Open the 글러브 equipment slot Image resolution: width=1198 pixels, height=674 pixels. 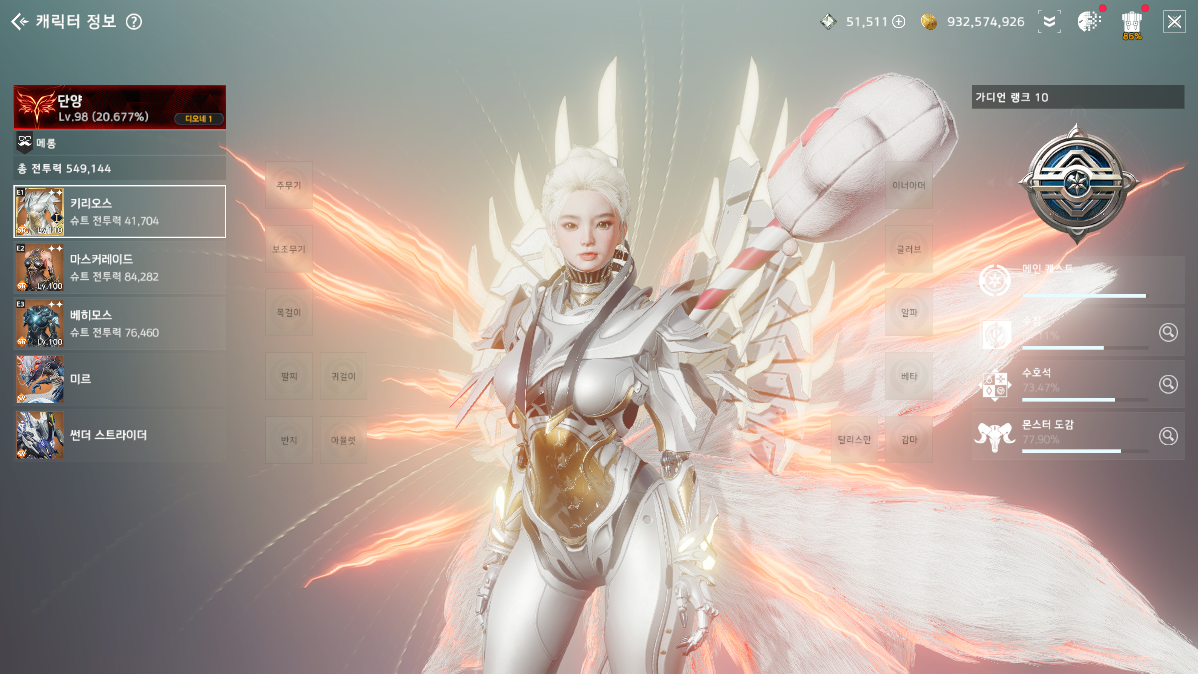pyautogui.click(x=909, y=249)
